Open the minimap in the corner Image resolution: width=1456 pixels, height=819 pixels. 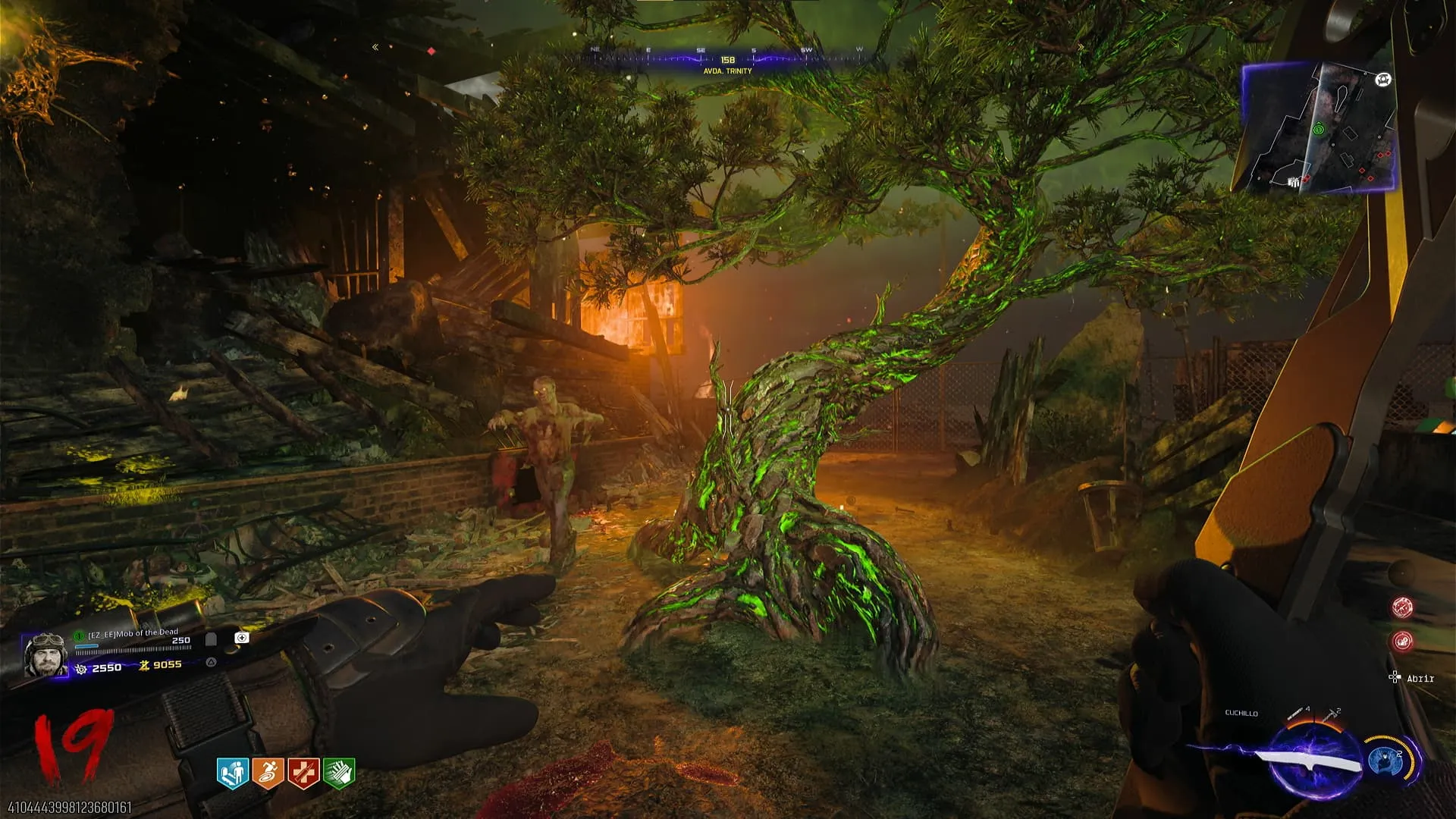point(1318,127)
